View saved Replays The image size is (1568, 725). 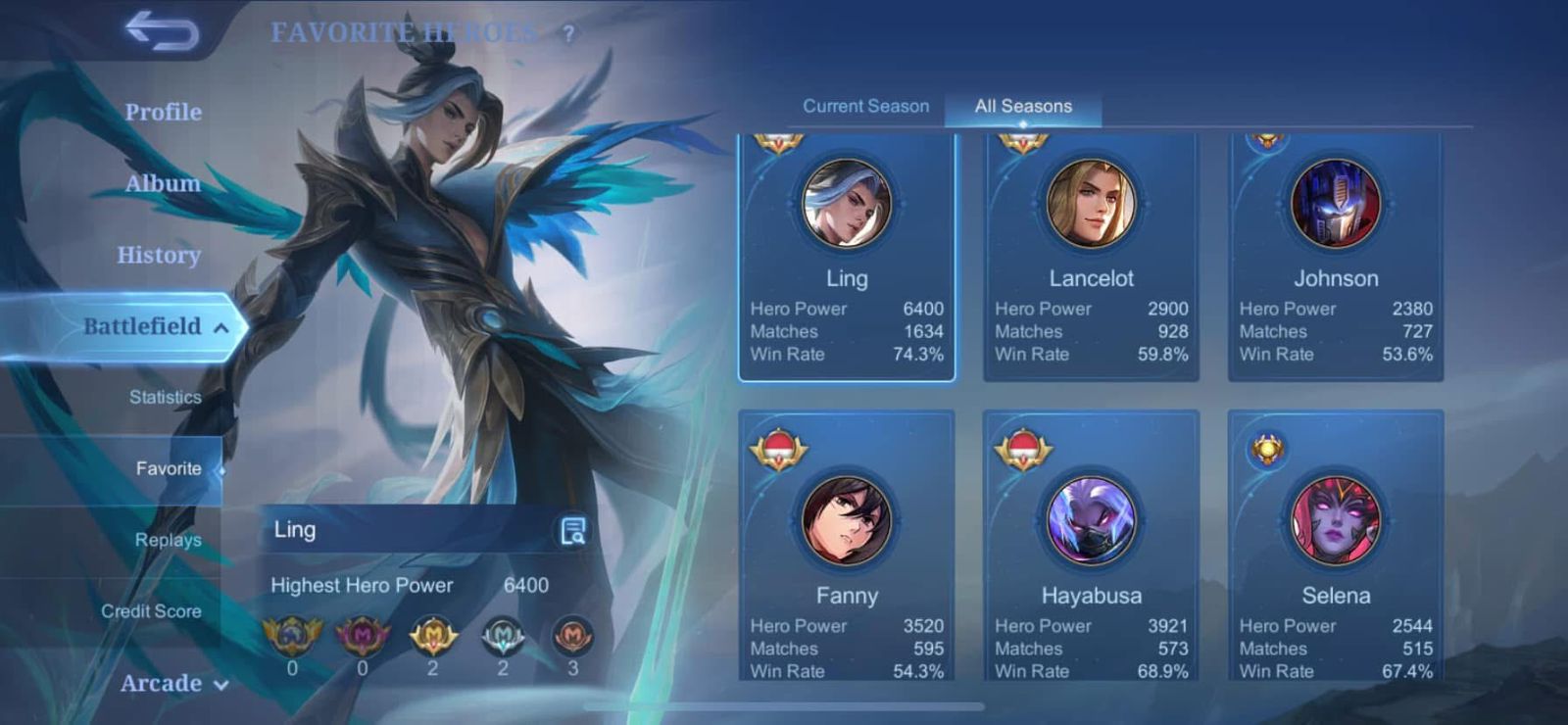click(168, 540)
